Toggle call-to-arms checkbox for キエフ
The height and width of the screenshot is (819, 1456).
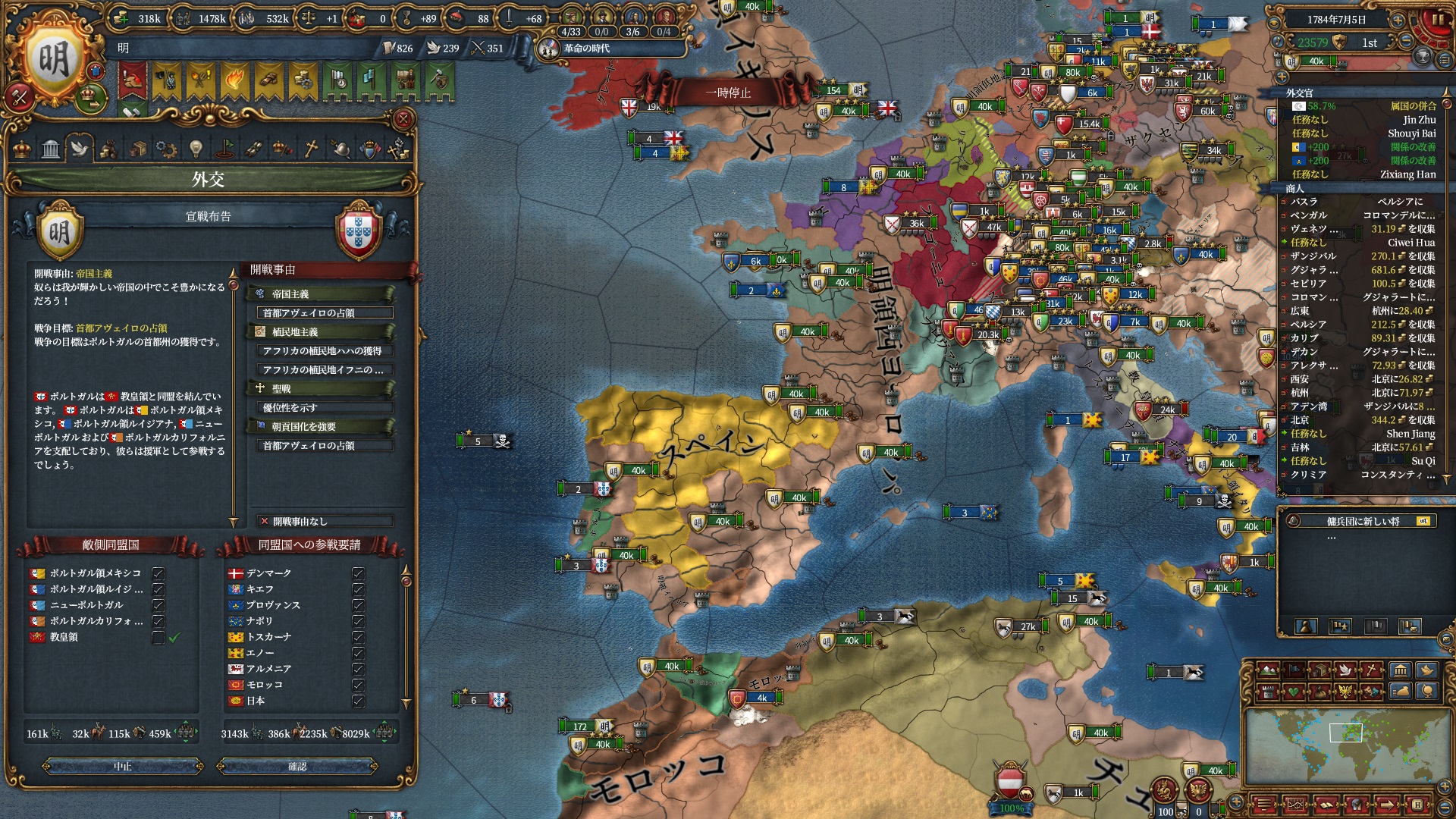coord(358,589)
